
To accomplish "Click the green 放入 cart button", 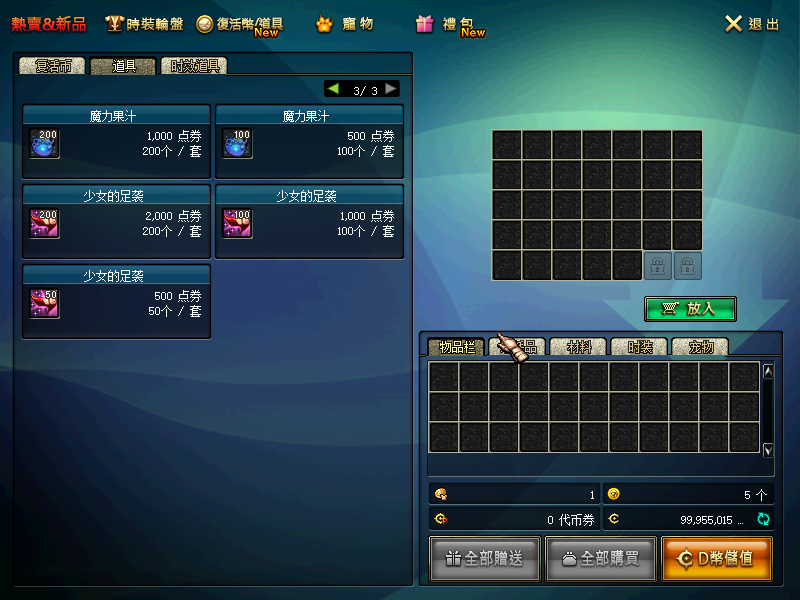I will click(690, 309).
